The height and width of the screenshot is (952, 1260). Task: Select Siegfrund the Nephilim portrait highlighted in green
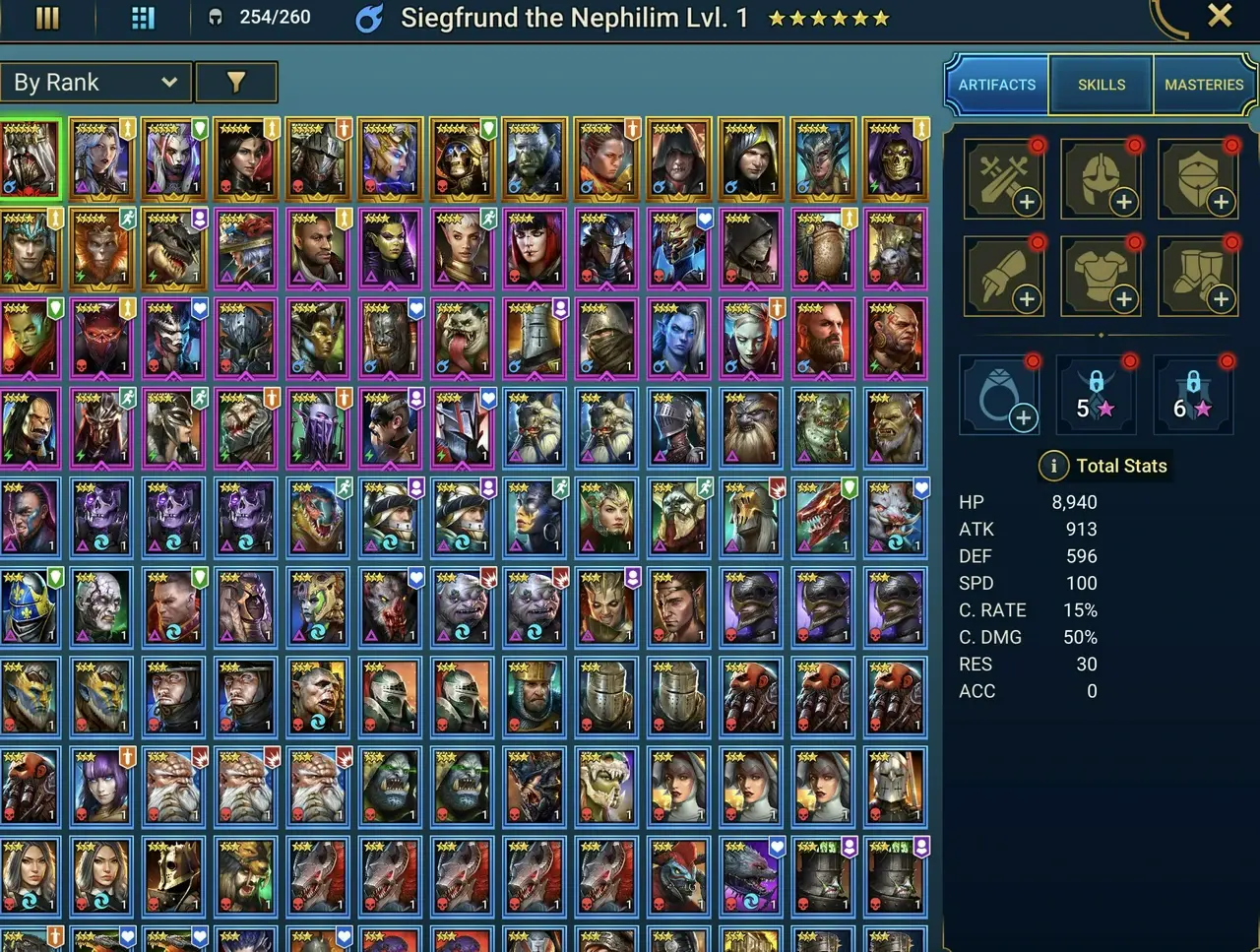[31, 158]
